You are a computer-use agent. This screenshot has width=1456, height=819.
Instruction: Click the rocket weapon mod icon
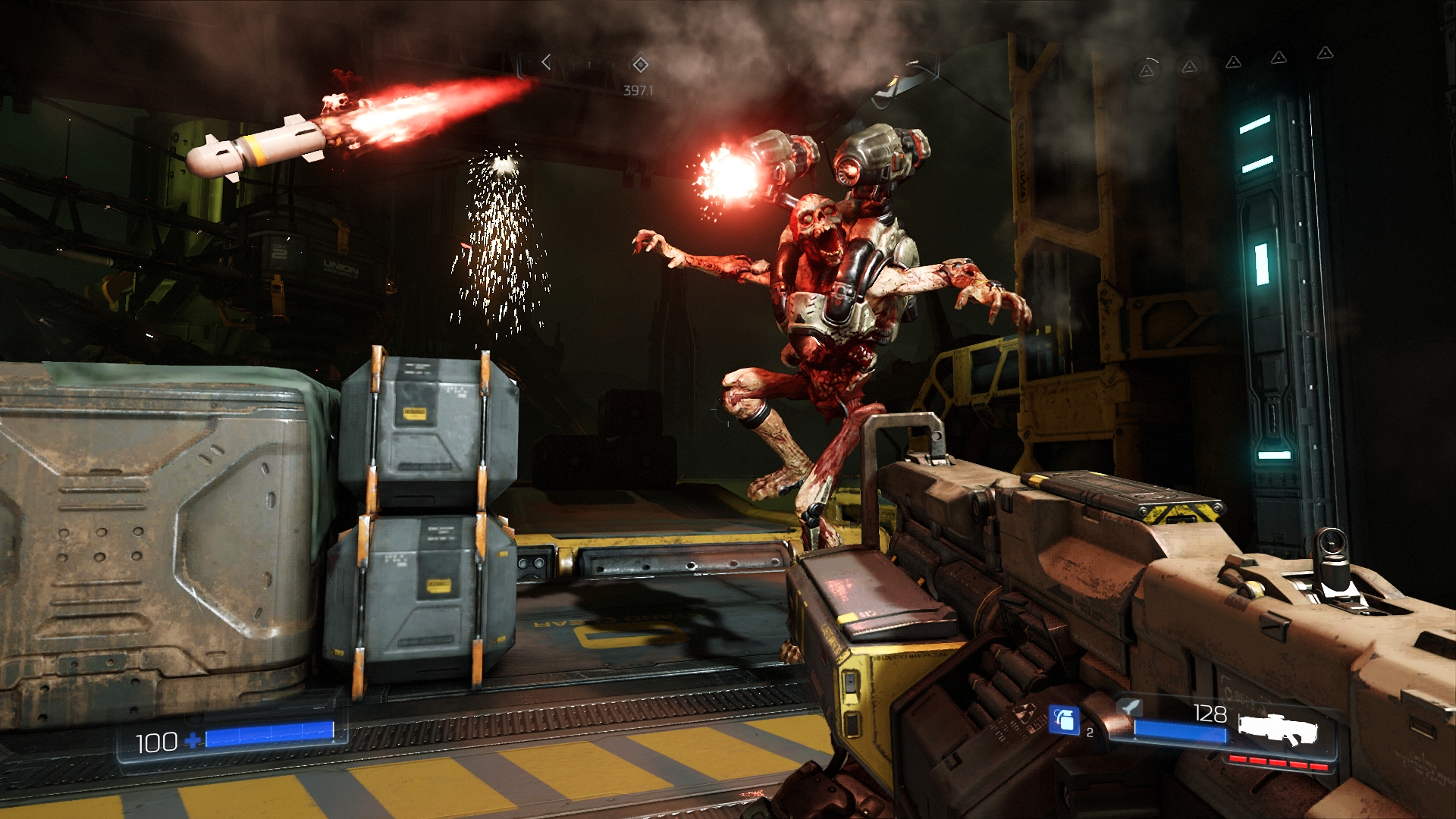[1130, 708]
